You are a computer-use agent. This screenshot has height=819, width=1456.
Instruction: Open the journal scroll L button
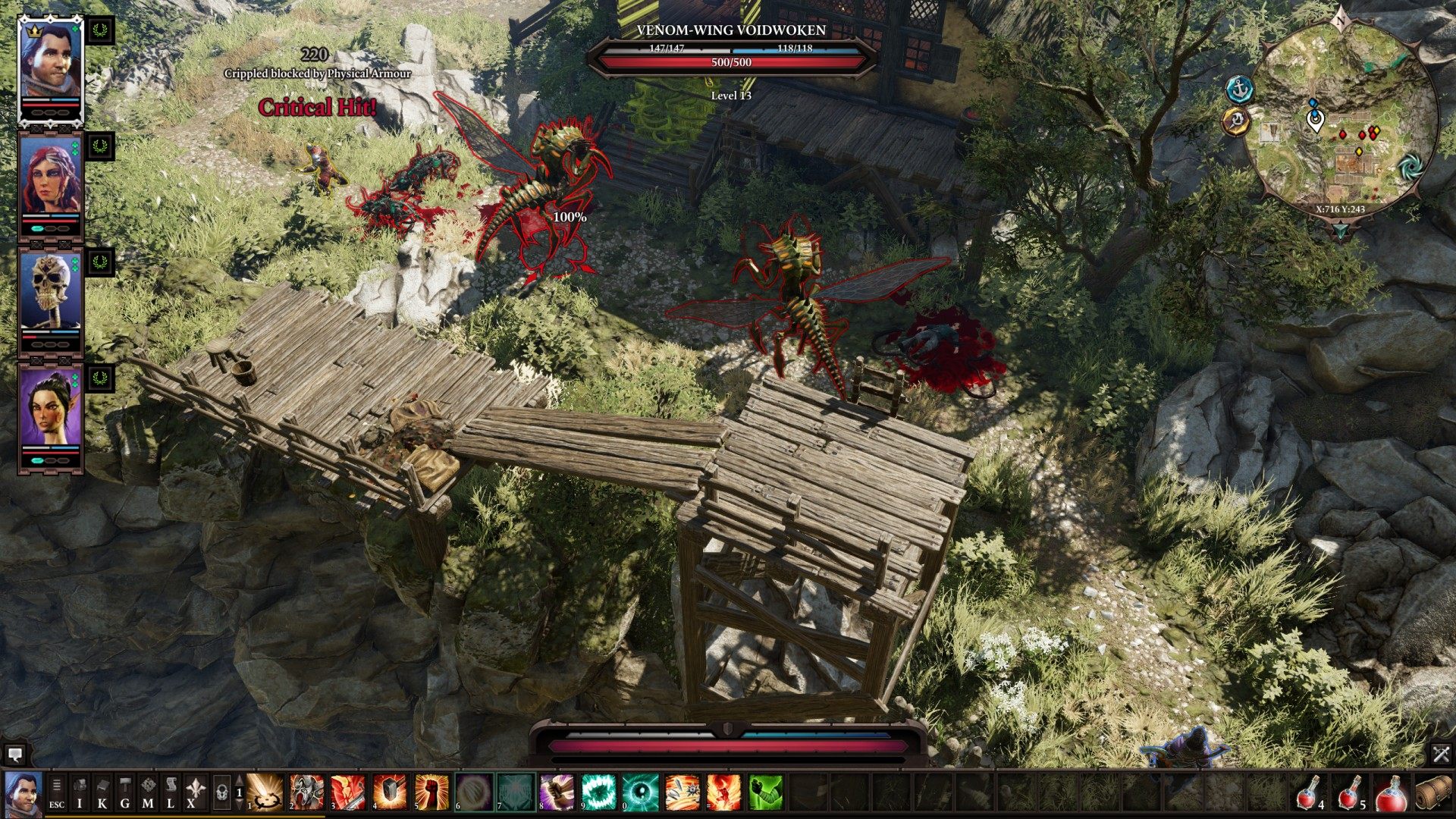[x=171, y=792]
